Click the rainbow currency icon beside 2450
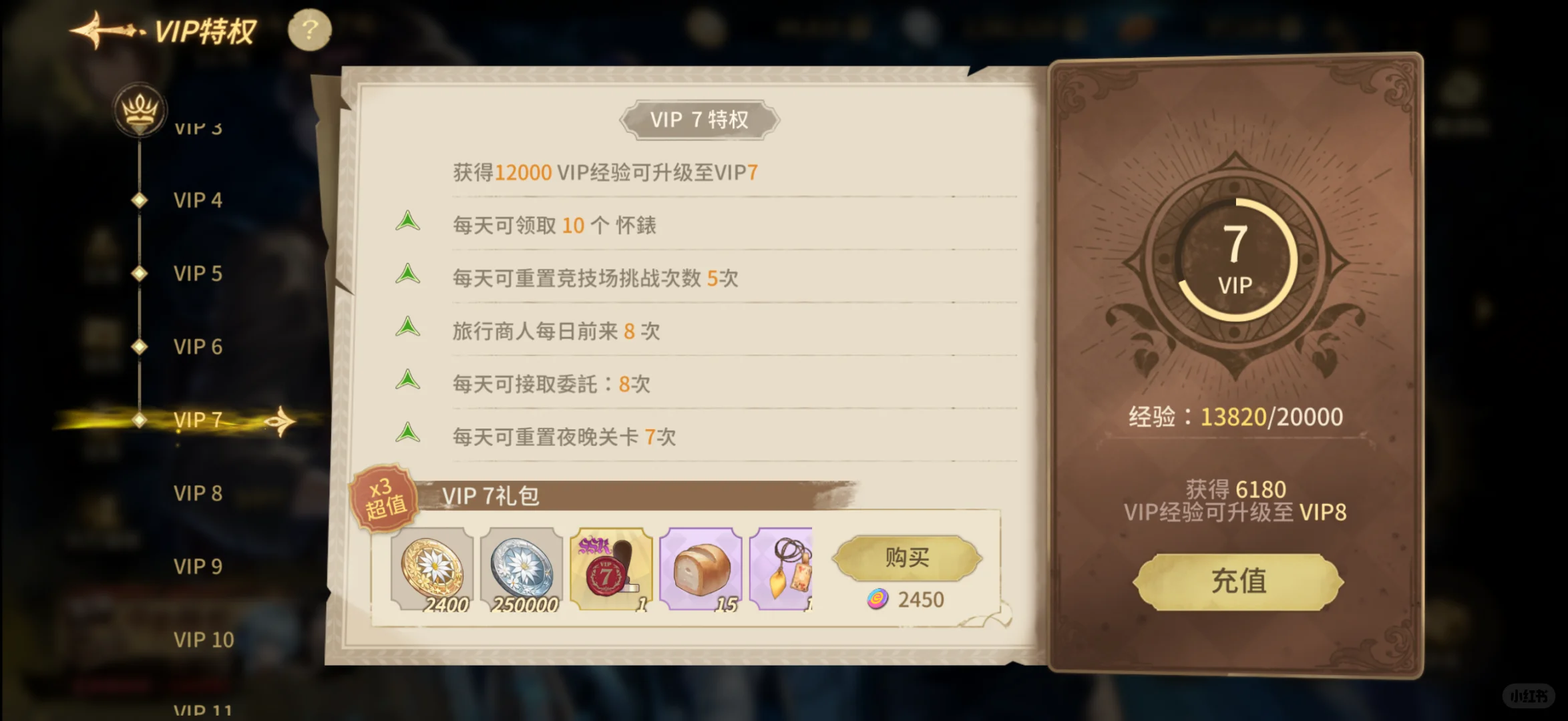 pyautogui.click(x=878, y=599)
